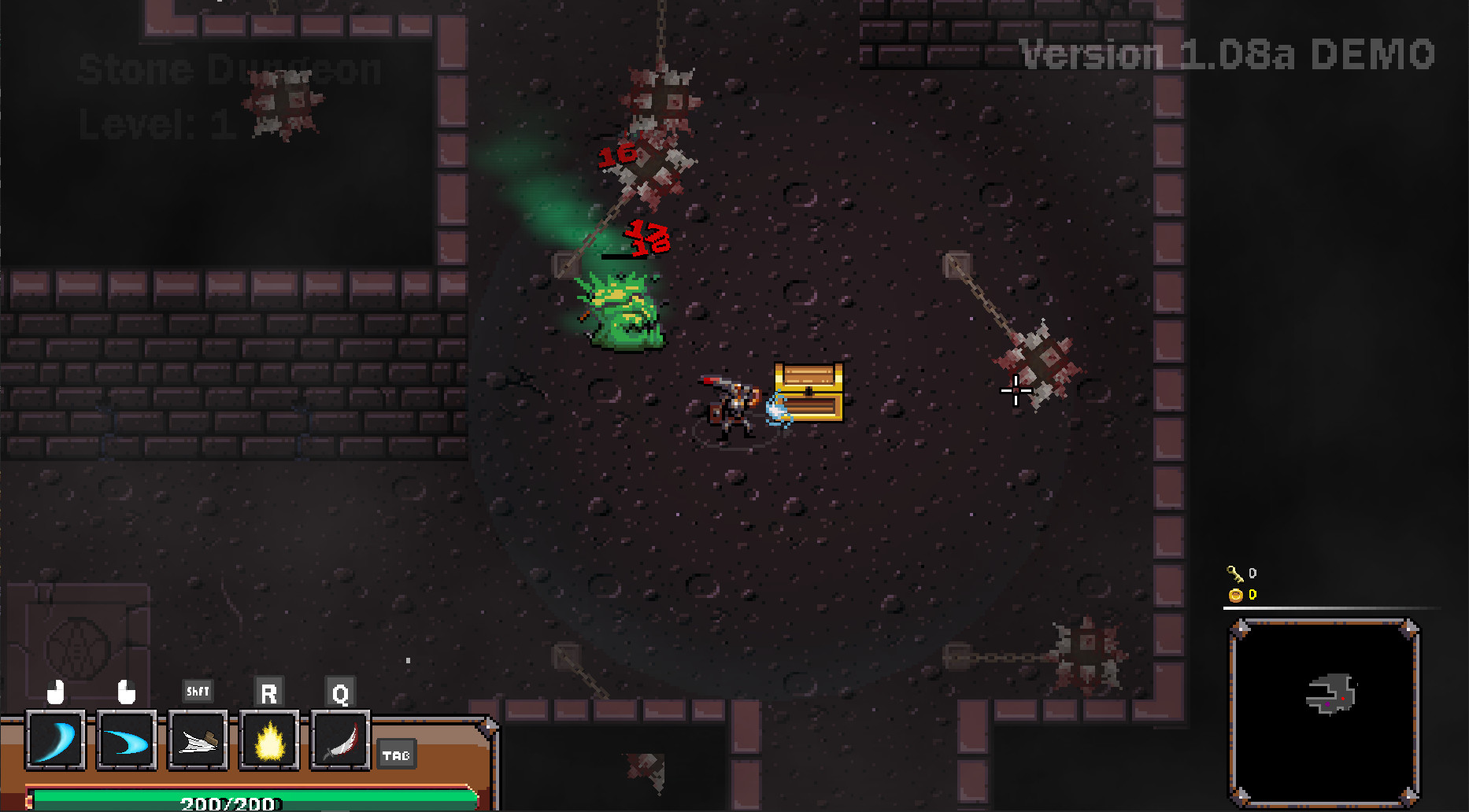
Task: Click the left mouse button indicator icon
Action: [55, 692]
